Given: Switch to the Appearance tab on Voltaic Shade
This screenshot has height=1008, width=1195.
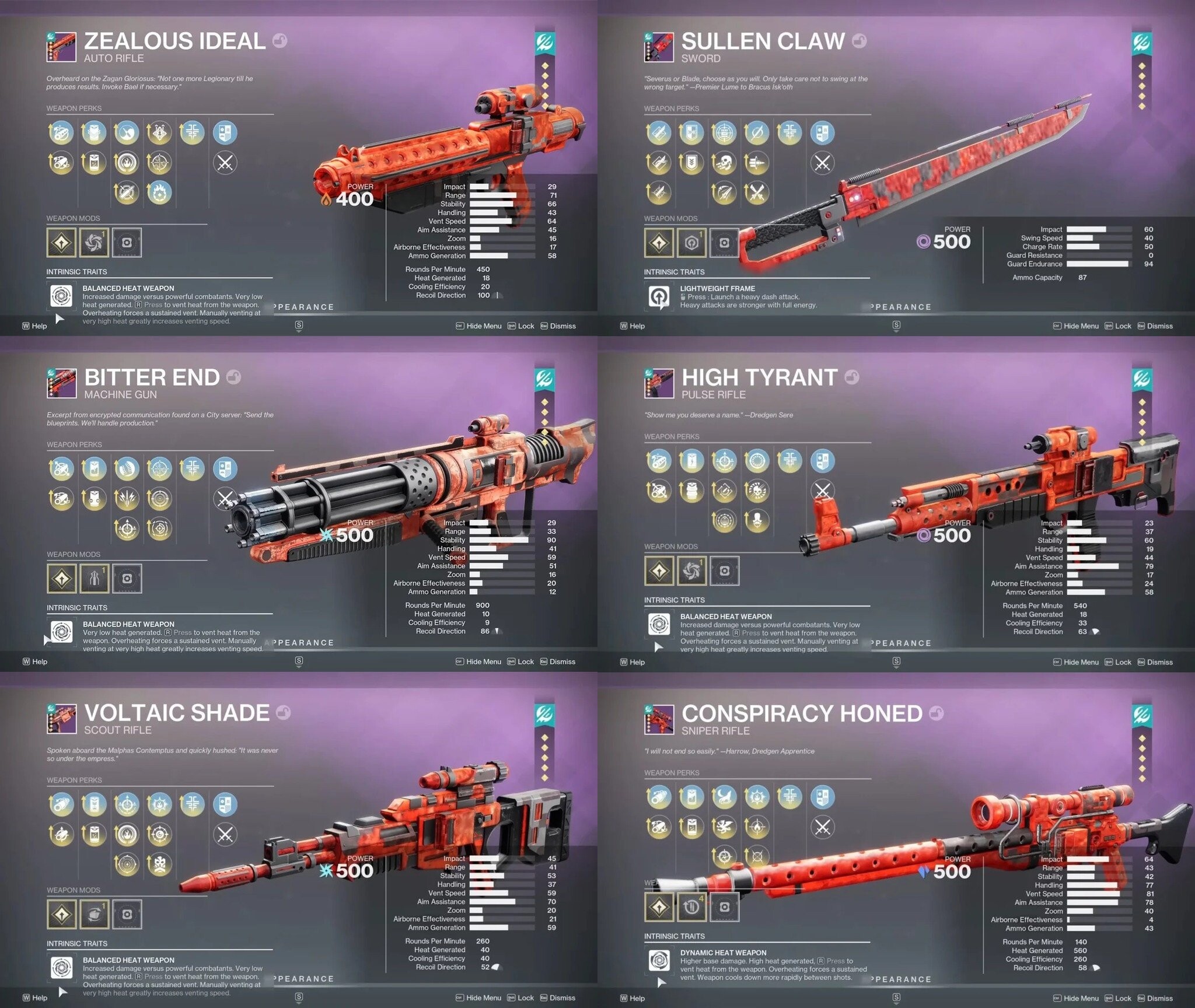Looking at the screenshot, I should [303, 978].
